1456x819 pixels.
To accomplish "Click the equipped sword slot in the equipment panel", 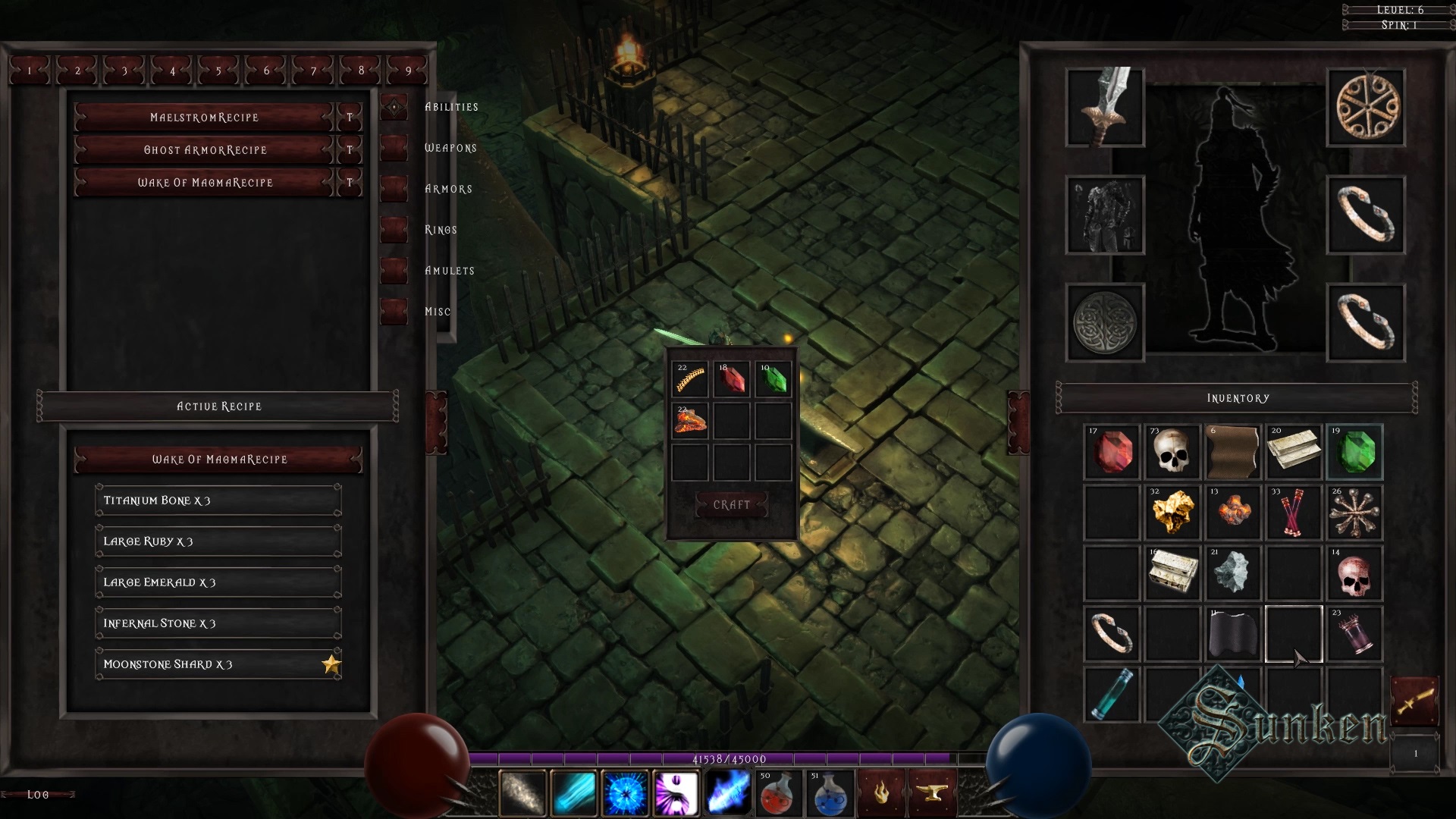I will pyautogui.click(x=1104, y=108).
